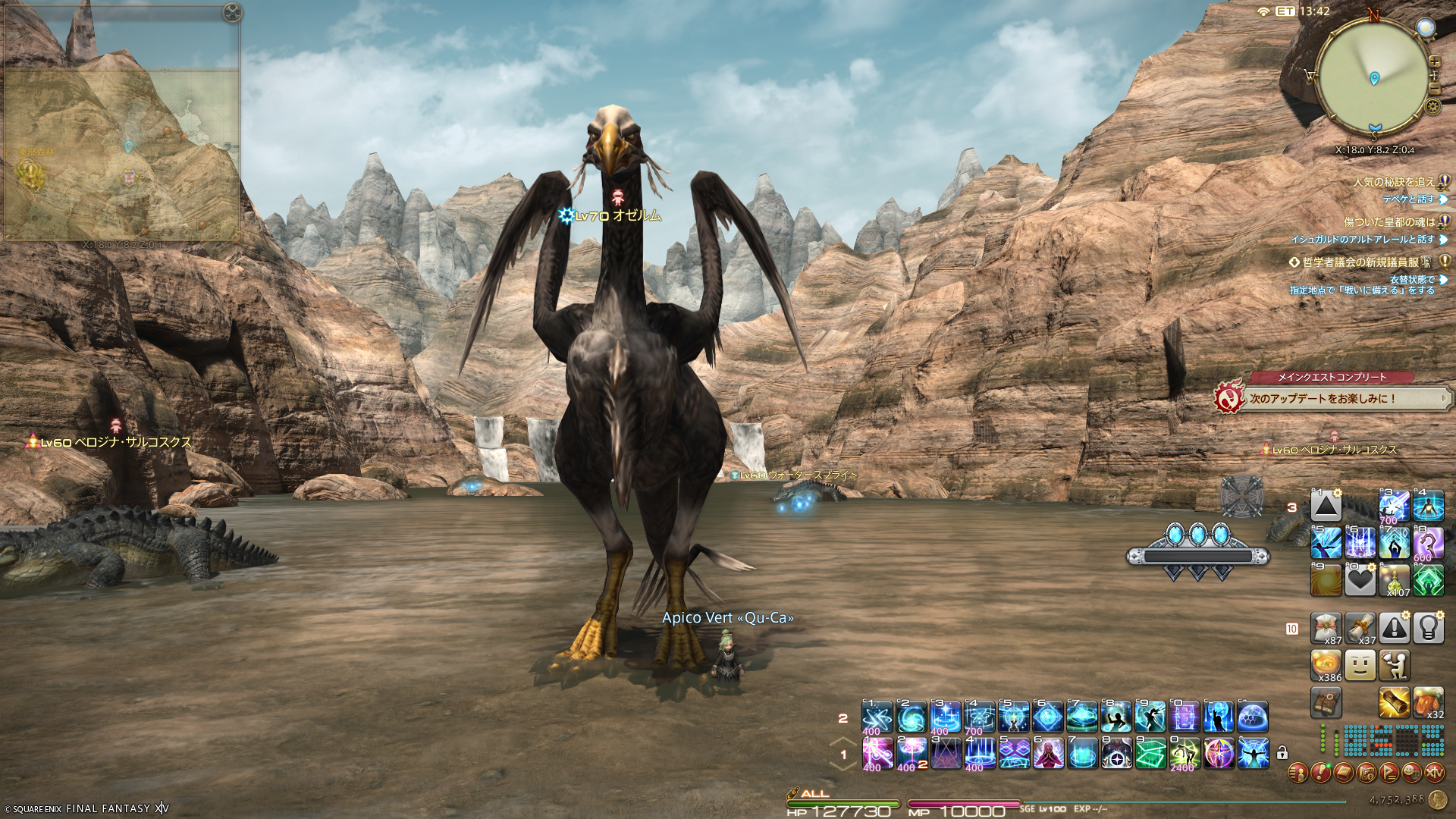
Task: Zoom in the minimap with the plus button
Action: point(1434,61)
